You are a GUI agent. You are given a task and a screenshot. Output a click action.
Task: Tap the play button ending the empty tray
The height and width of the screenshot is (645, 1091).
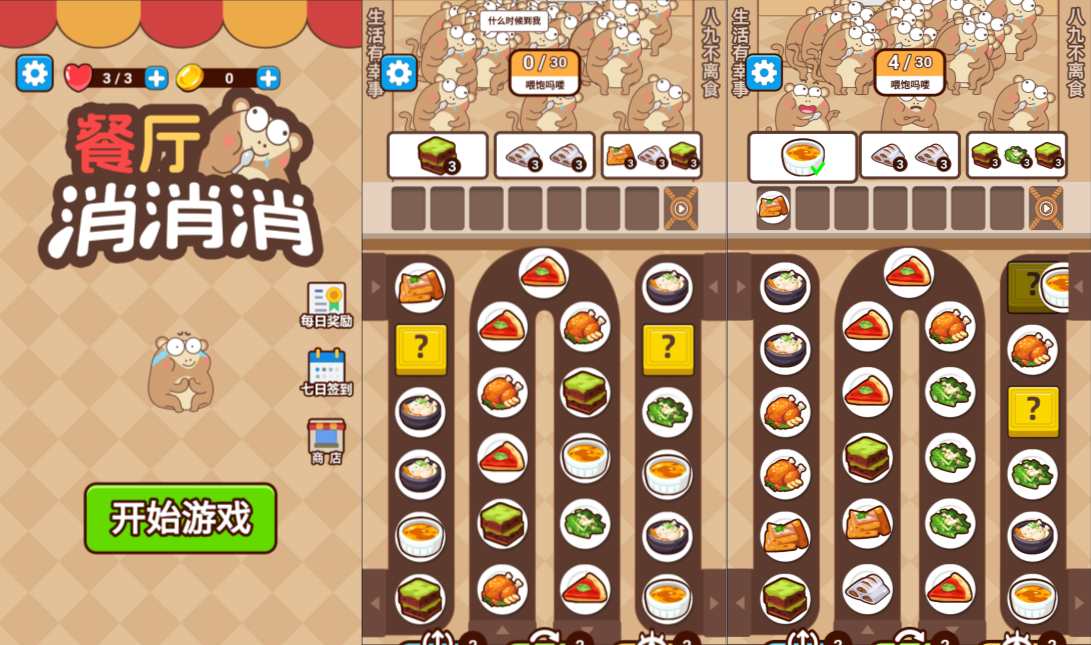coord(681,208)
